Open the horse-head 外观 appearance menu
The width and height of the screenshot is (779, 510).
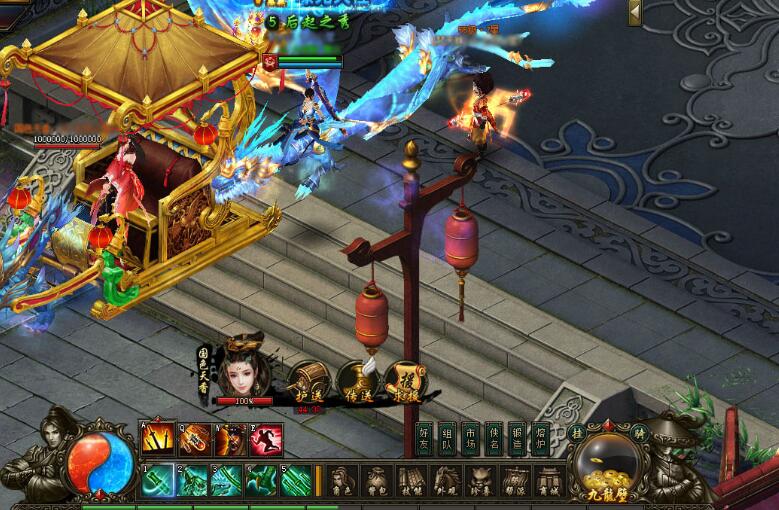(444, 480)
